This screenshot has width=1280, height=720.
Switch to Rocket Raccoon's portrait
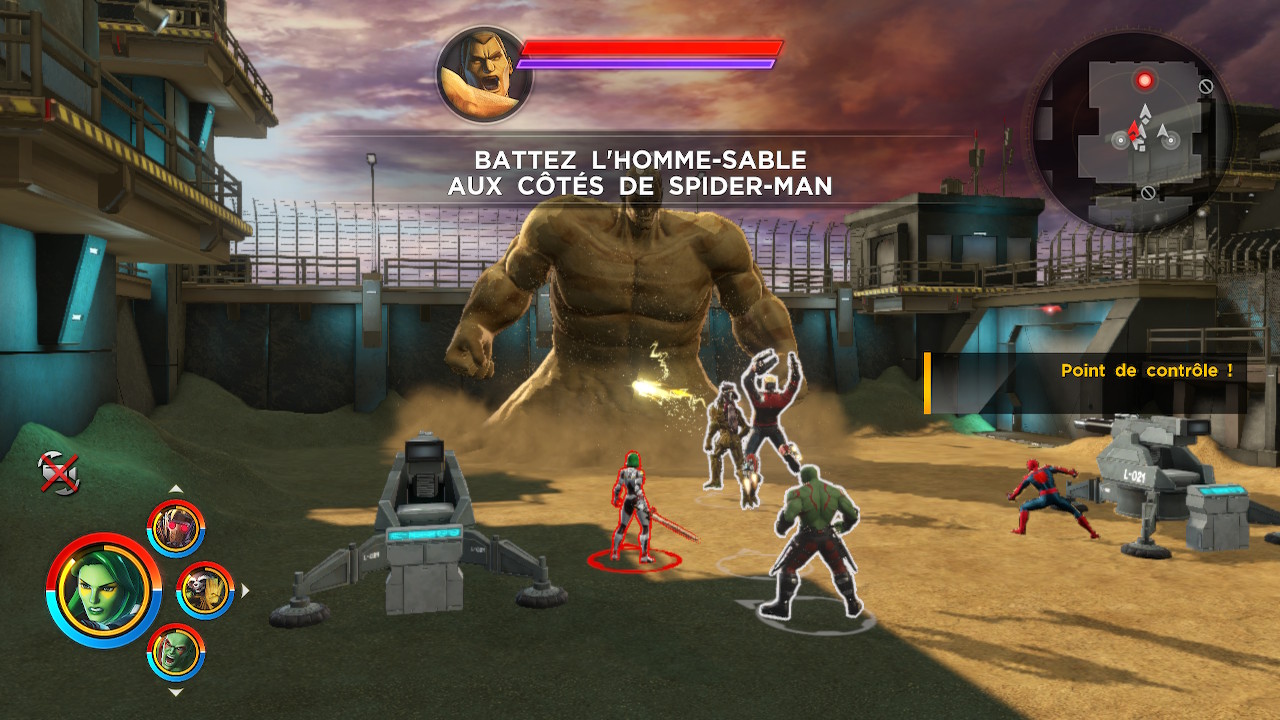[205, 590]
